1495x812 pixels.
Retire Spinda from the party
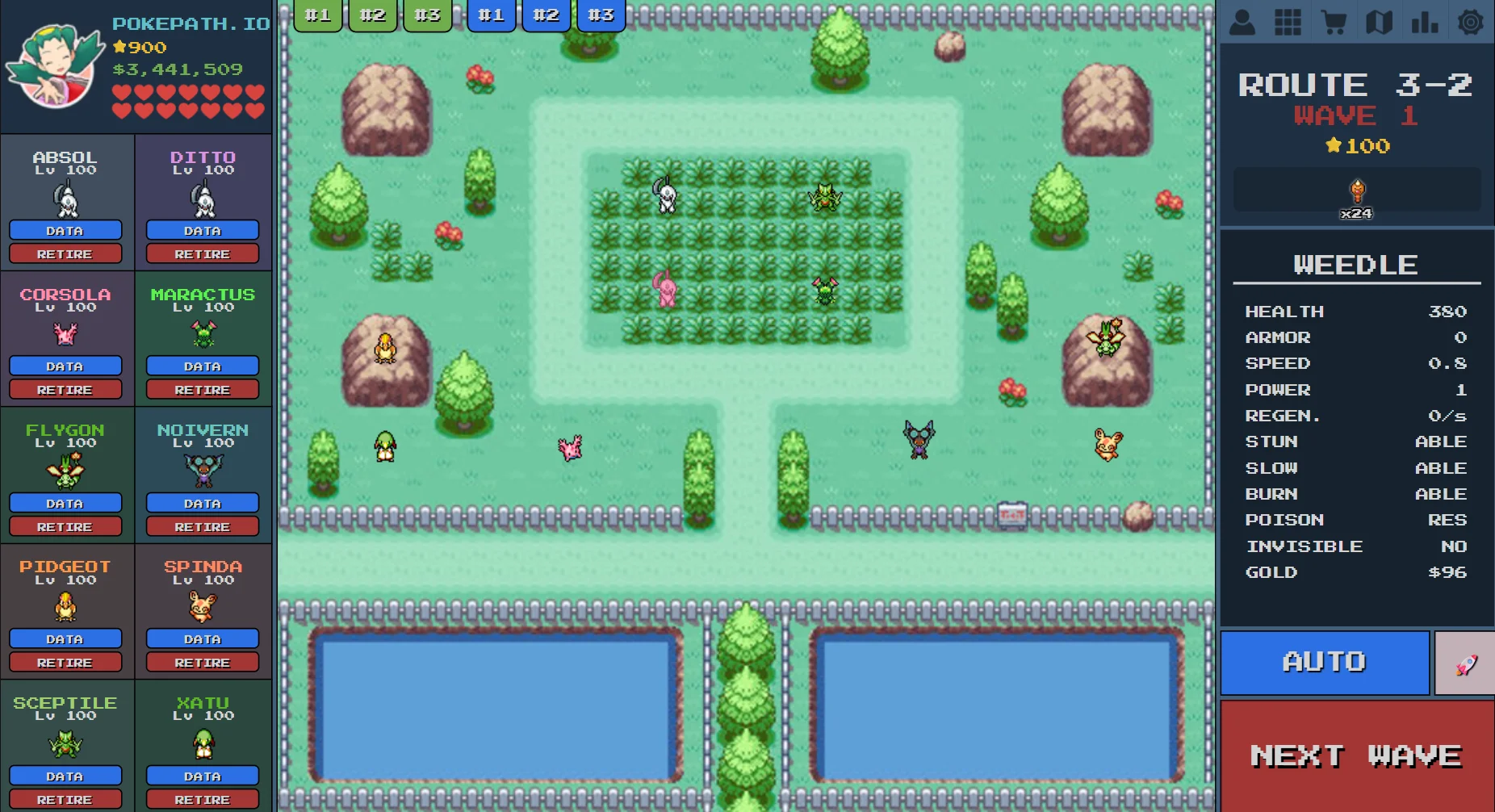202,663
